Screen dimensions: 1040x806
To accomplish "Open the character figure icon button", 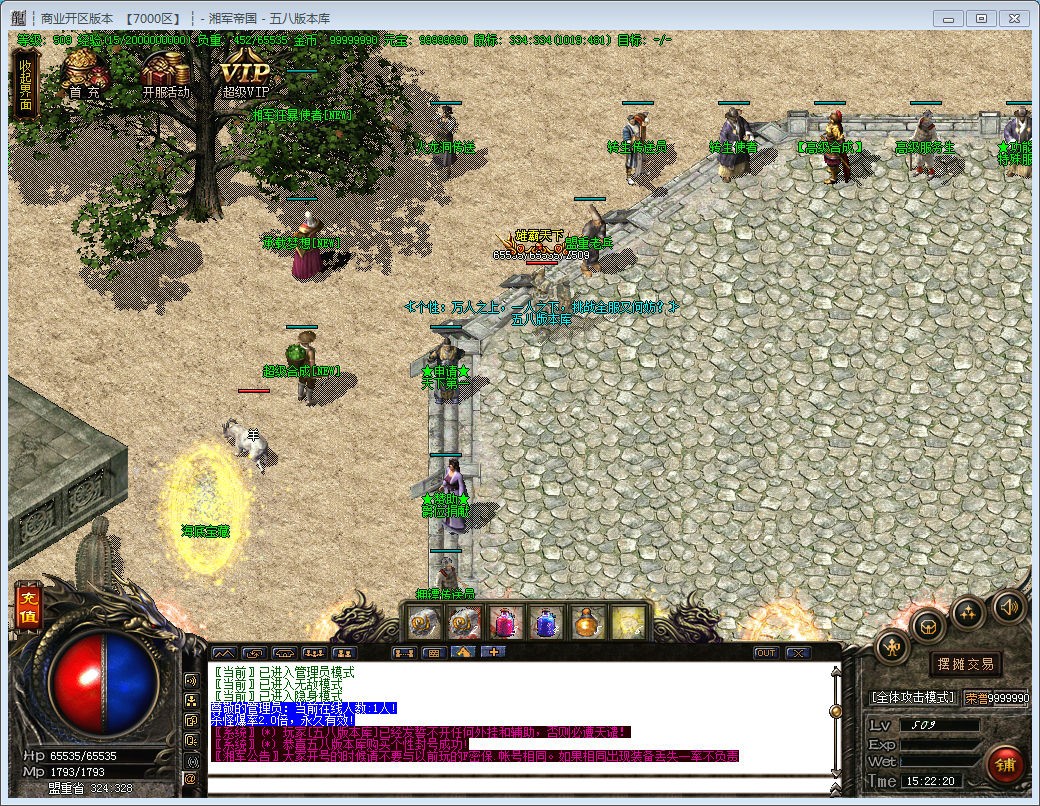I will point(892,647).
